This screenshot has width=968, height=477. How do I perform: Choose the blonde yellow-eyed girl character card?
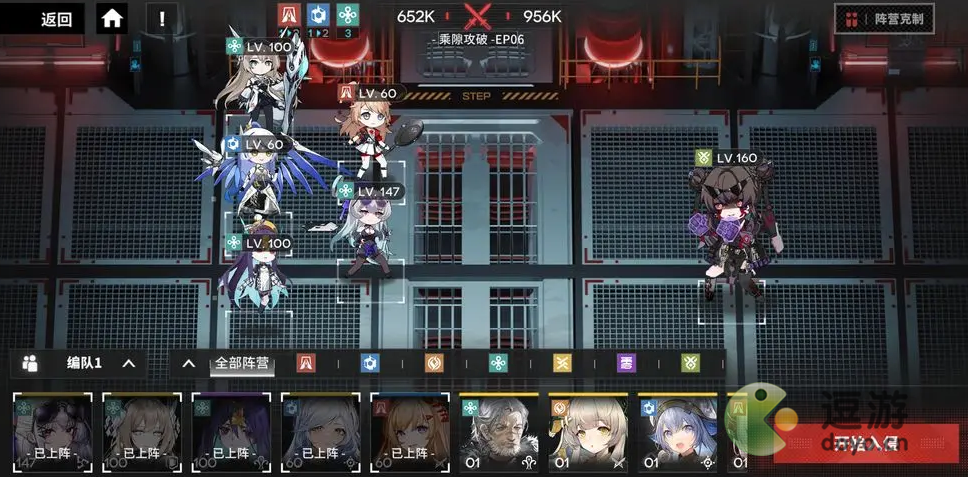588,432
